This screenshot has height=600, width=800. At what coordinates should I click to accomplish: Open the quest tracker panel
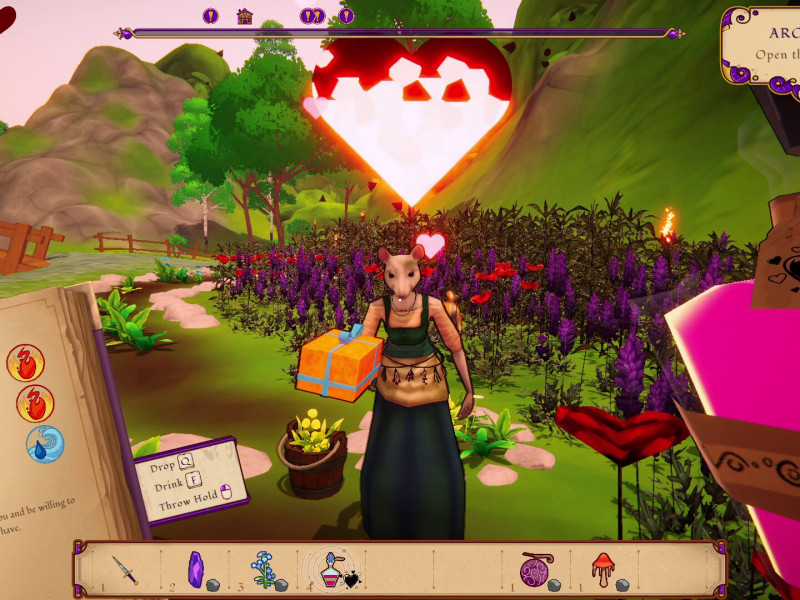coord(761,46)
